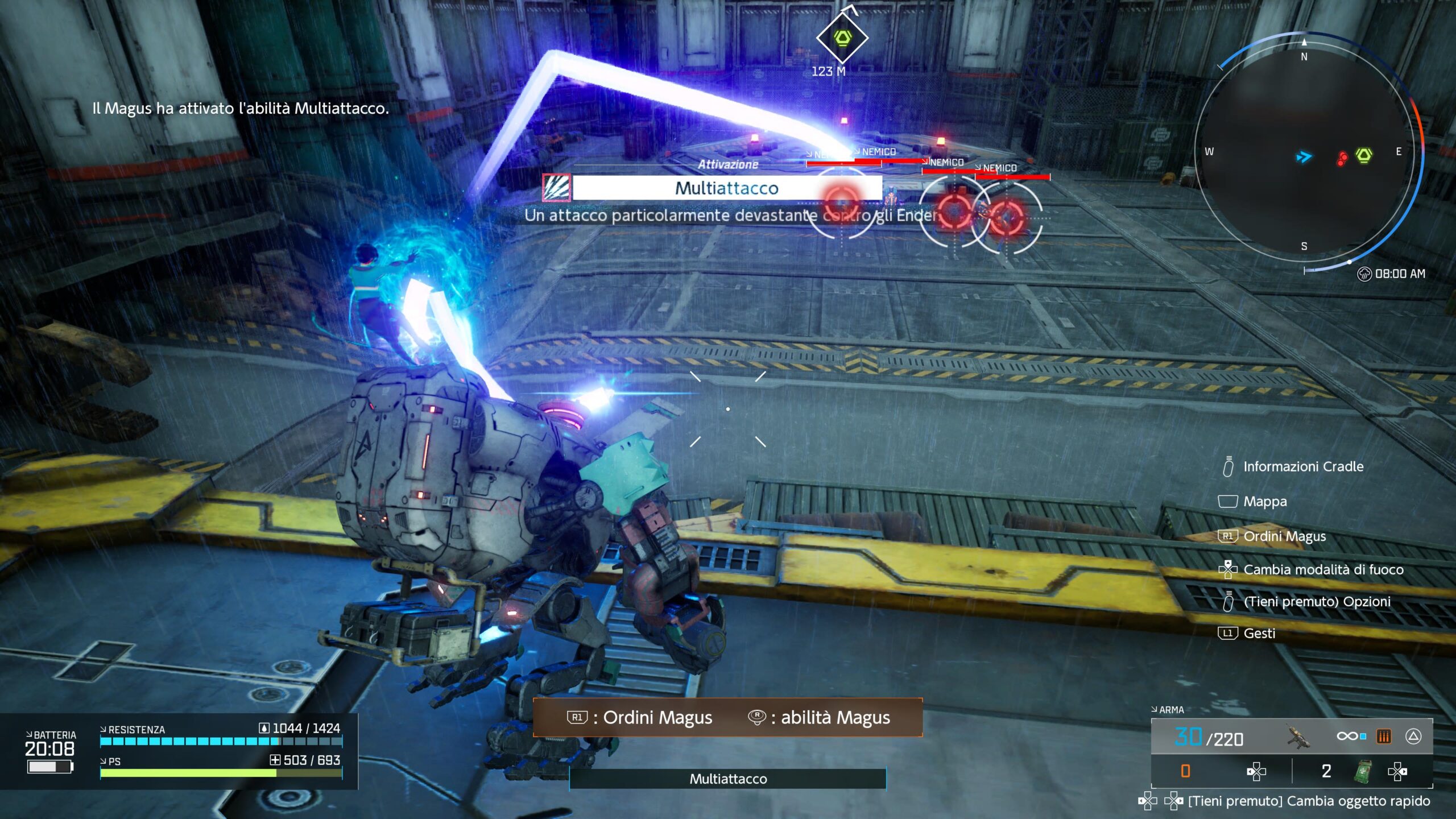Click the orange bullets ammo type icon
Viewport: 1456px width, 819px height.
point(1383,737)
